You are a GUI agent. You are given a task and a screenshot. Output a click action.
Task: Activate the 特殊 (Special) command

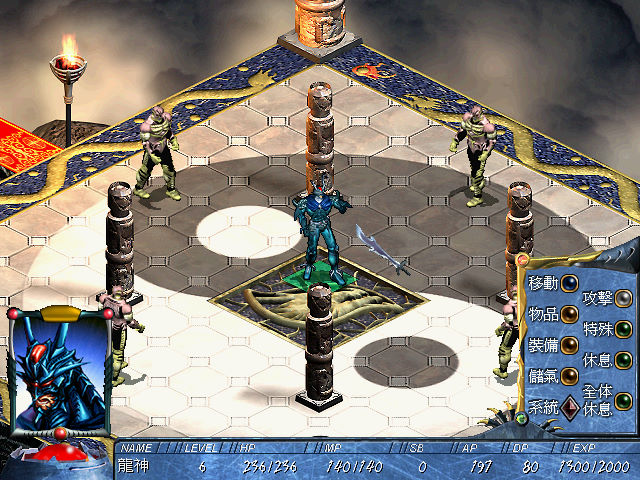pyautogui.click(x=624, y=328)
